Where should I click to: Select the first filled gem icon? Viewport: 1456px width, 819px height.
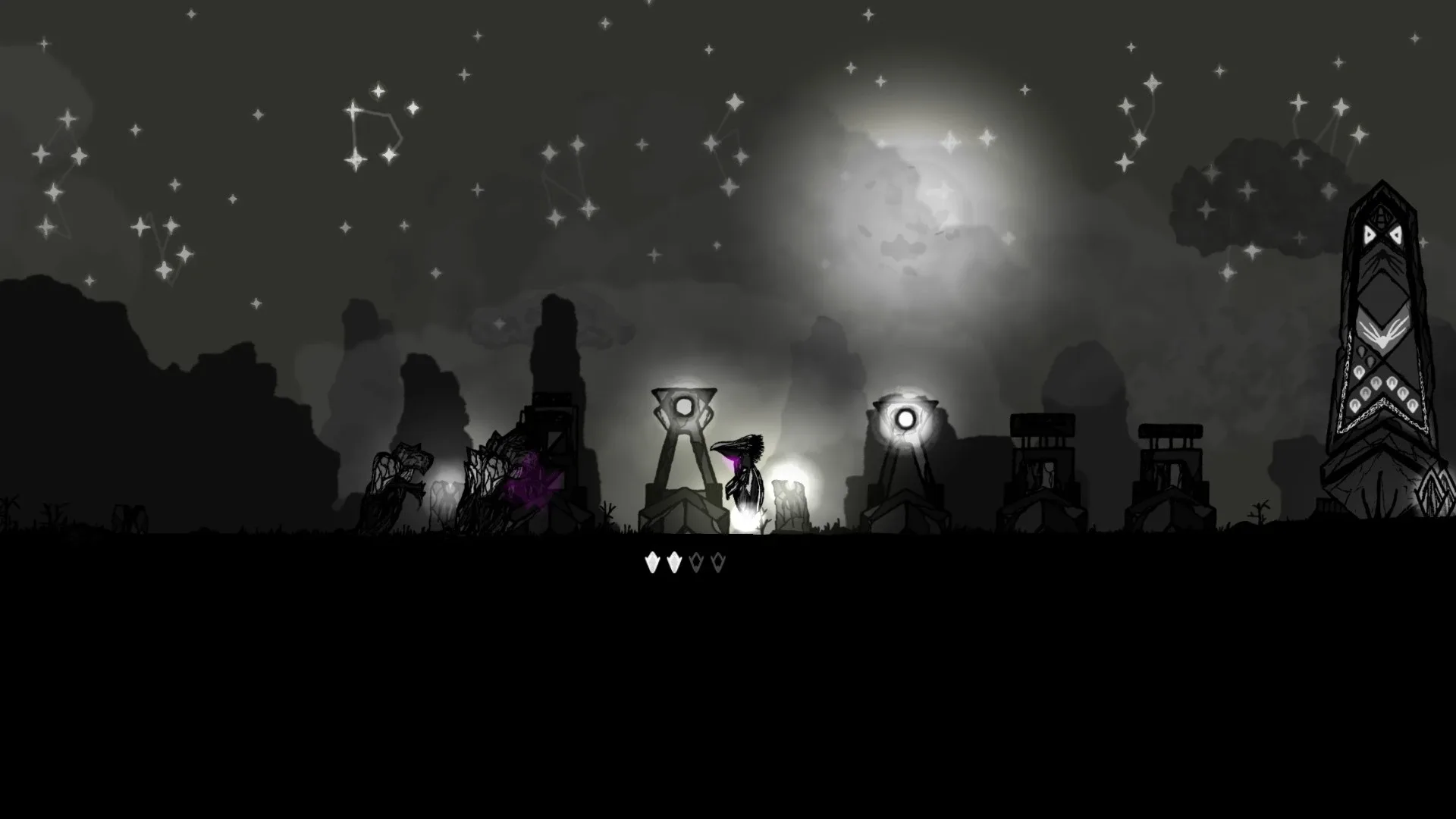[x=653, y=563]
